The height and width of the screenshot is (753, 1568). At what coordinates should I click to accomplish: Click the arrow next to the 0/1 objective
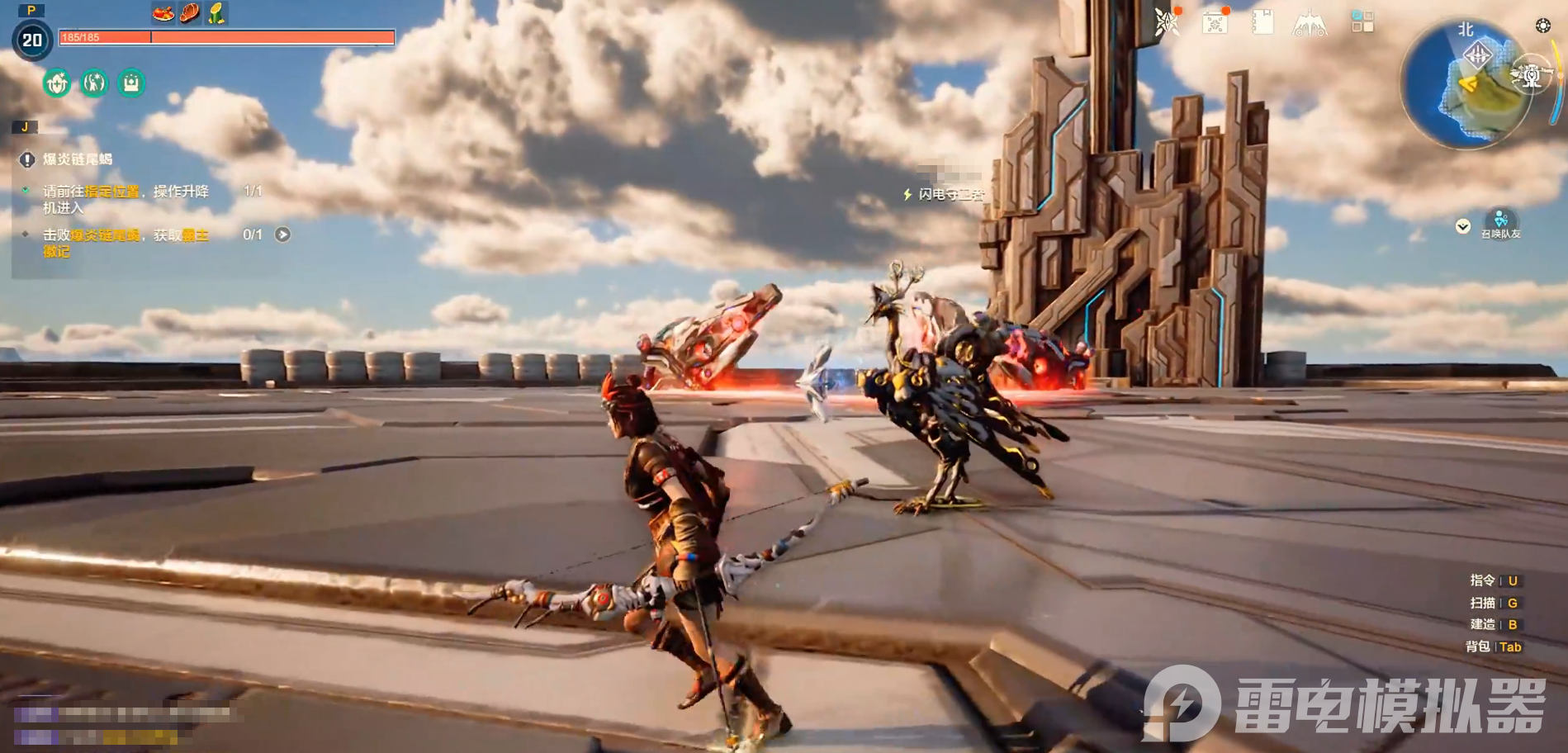(282, 234)
